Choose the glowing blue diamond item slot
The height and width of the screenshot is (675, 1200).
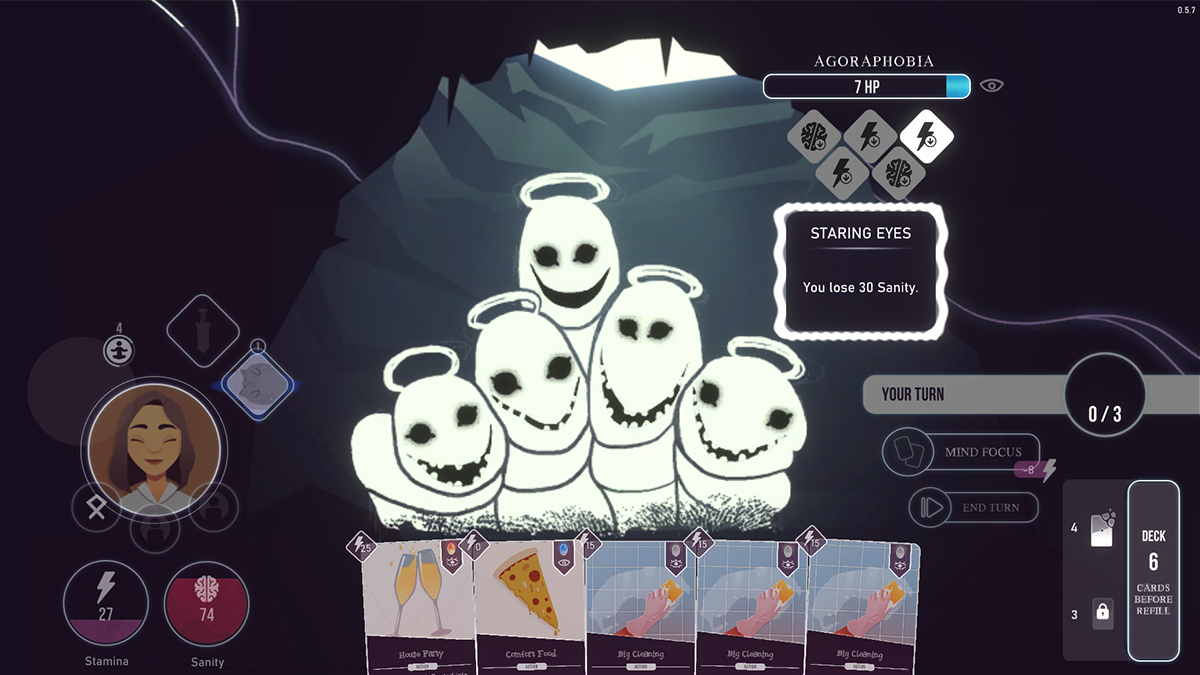[x=257, y=385]
